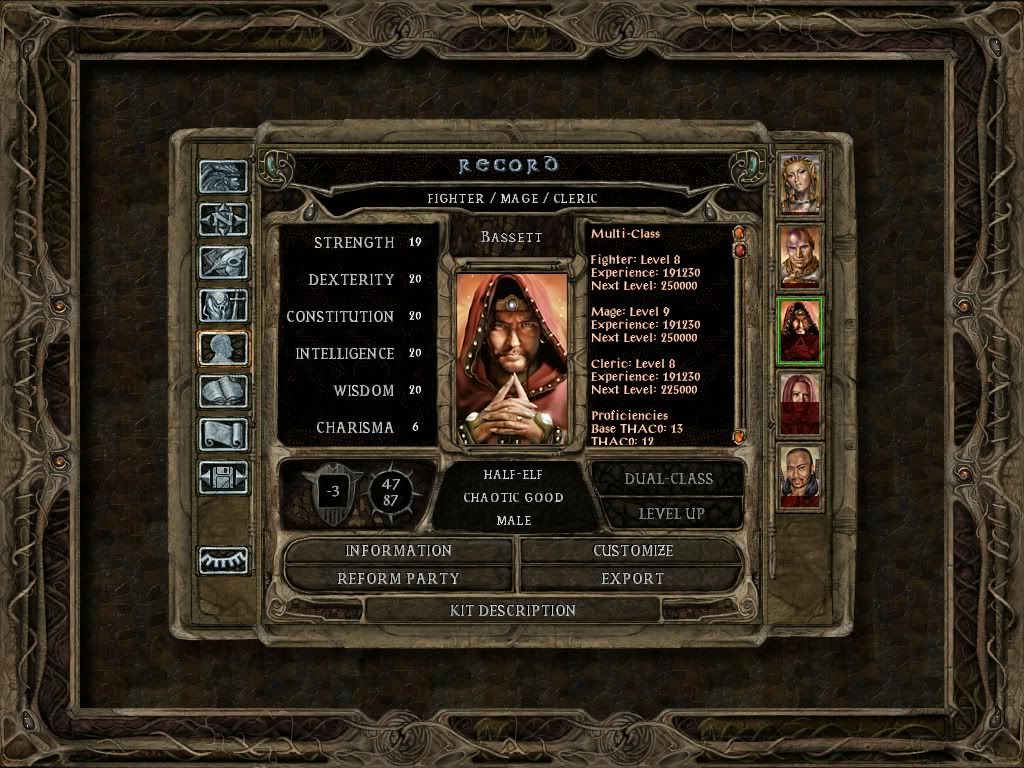The image size is (1024, 768).
Task: Select the goateed man's bottom portrait
Action: click(x=800, y=476)
